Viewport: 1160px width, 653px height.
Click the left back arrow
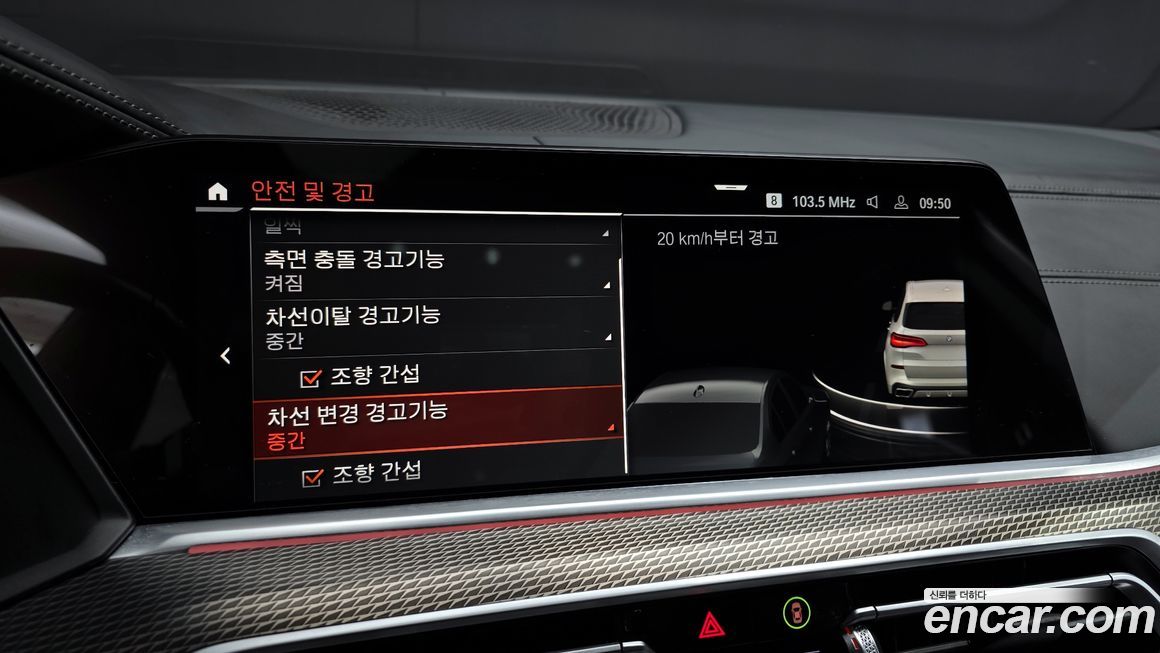tap(226, 355)
